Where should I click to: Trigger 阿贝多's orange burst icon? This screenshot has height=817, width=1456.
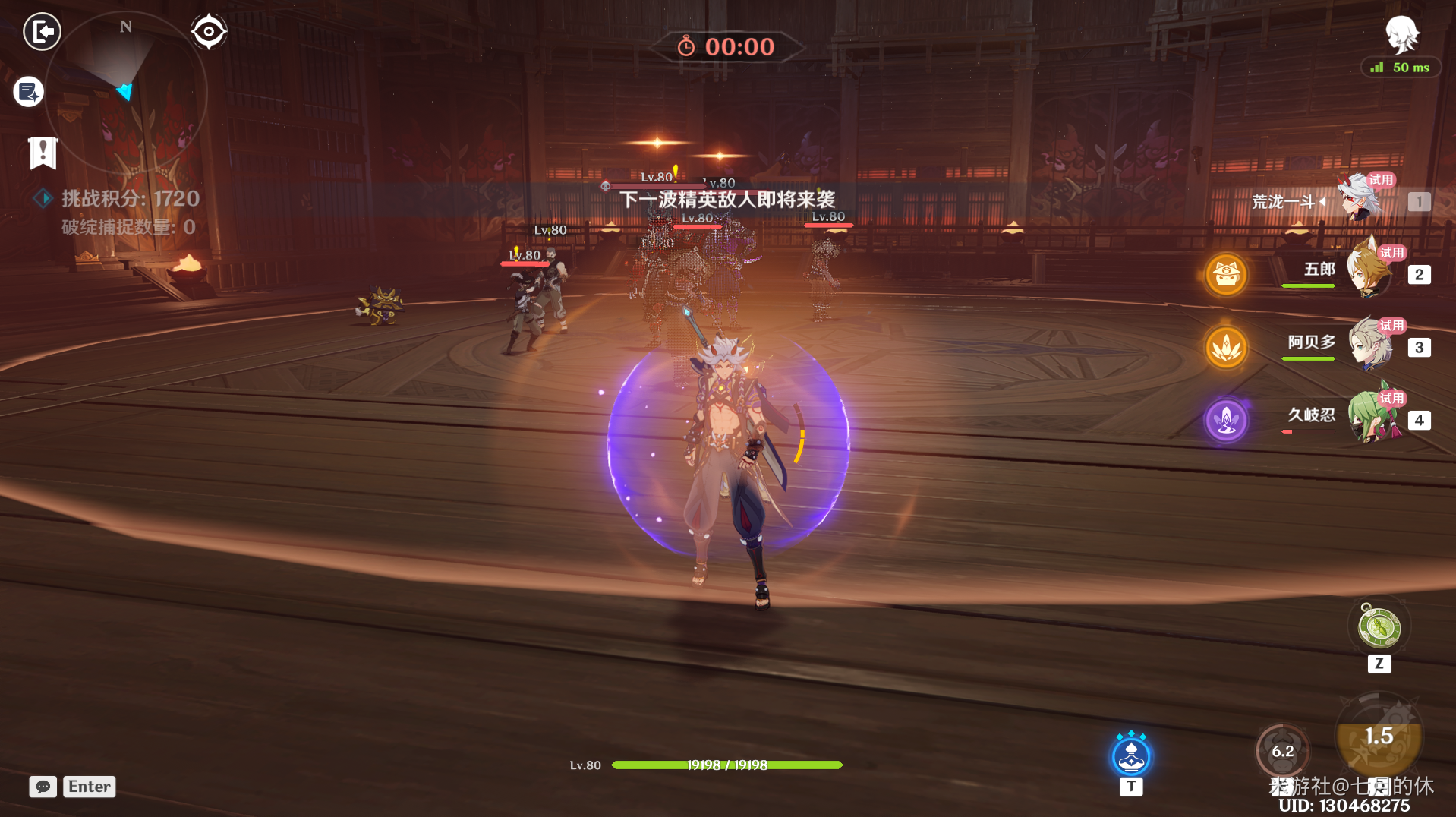pos(1226,347)
